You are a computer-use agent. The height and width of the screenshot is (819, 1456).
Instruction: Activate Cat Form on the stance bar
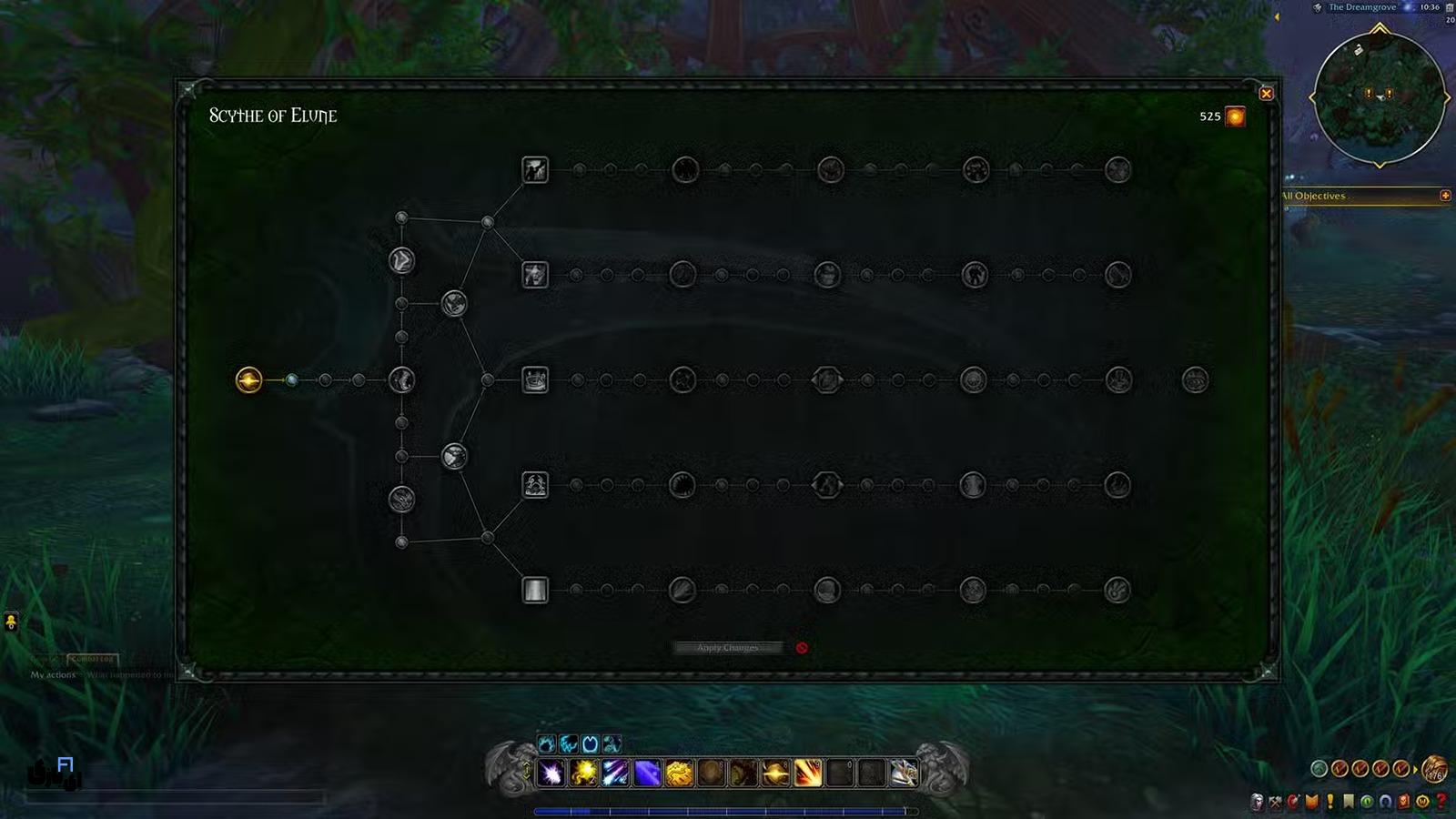coord(568,746)
